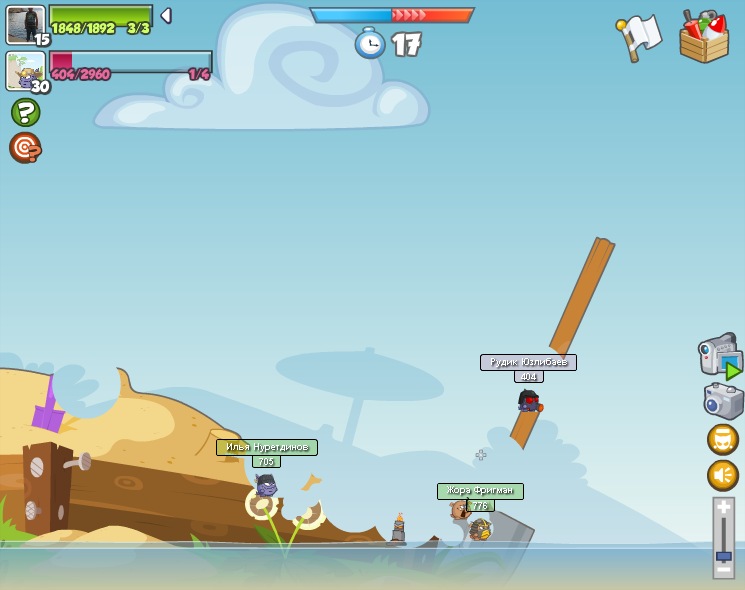The image size is (745, 590).
Task: Toggle the orange fullscreen button
Action: pyautogui.click(x=723, y=439)
